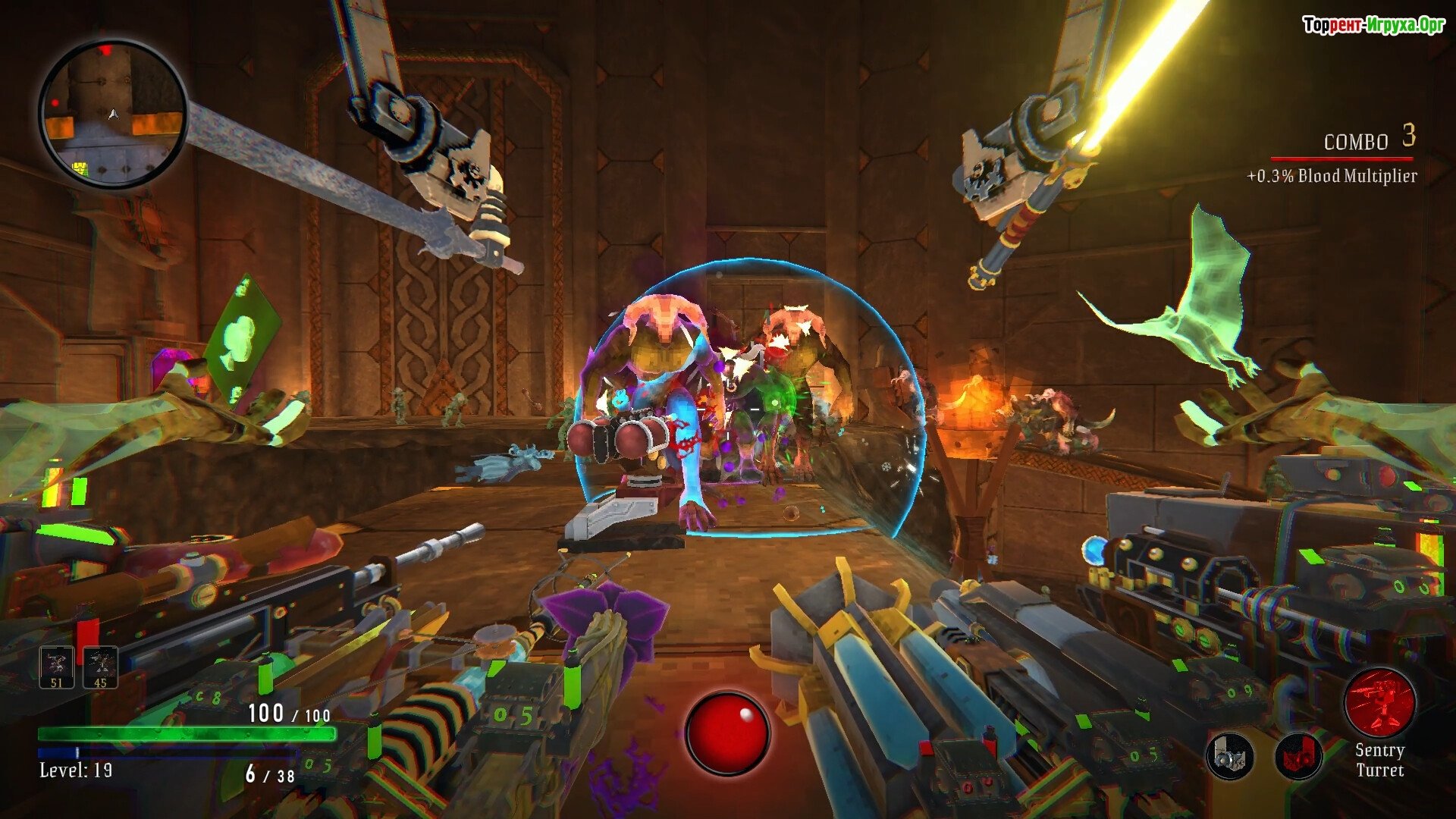Select the grey mechanical ability icon
This screenshot has height=819, width=1456.
click(x=1229, y=756)
